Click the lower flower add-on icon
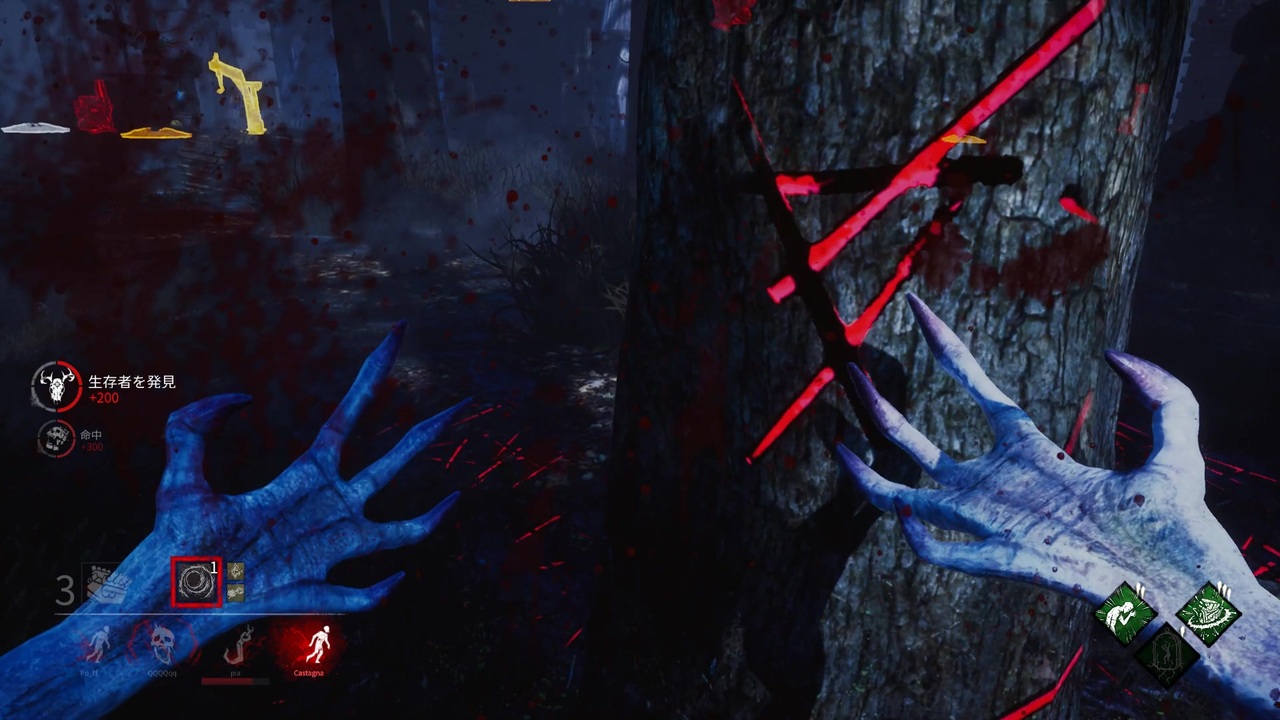Screen dimensions: 1280x720 234,593
